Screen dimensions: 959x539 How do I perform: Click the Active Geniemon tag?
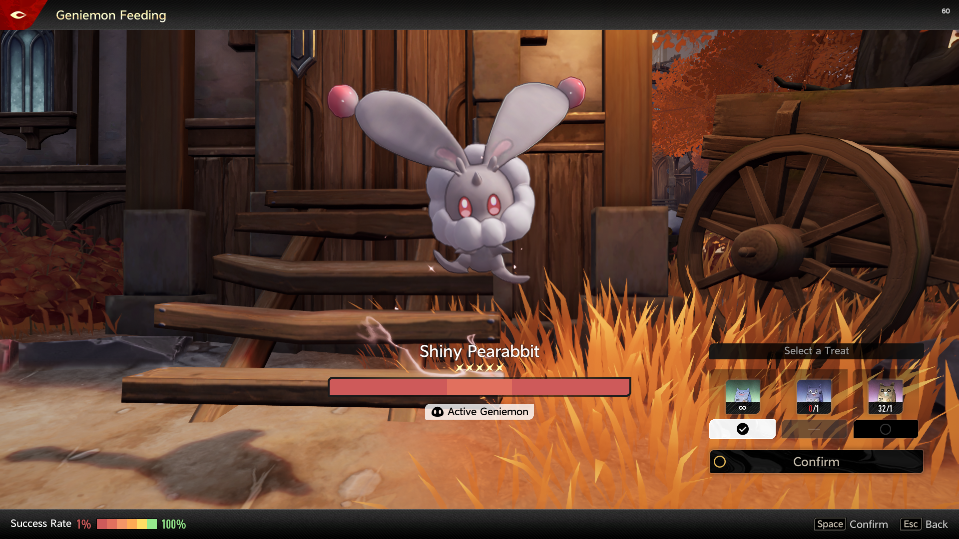[479, 412]
